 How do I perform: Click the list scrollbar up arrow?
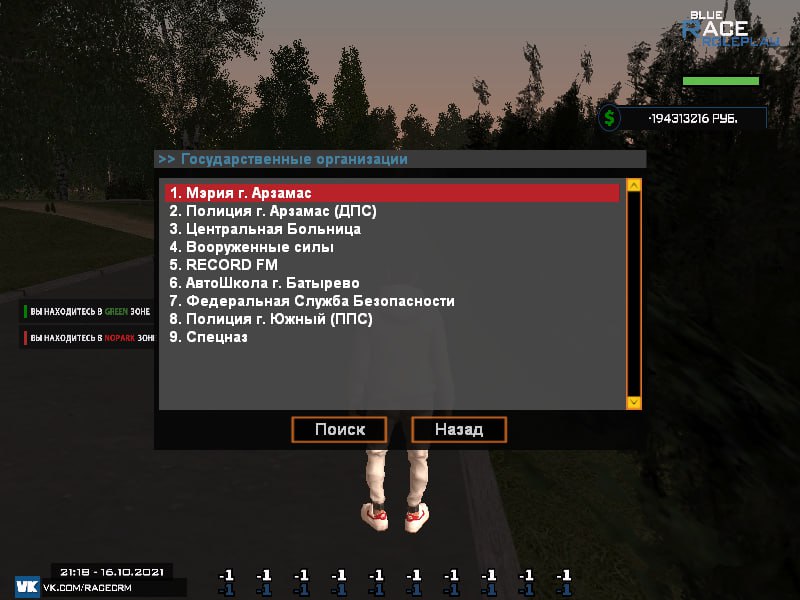pos(633,187)
